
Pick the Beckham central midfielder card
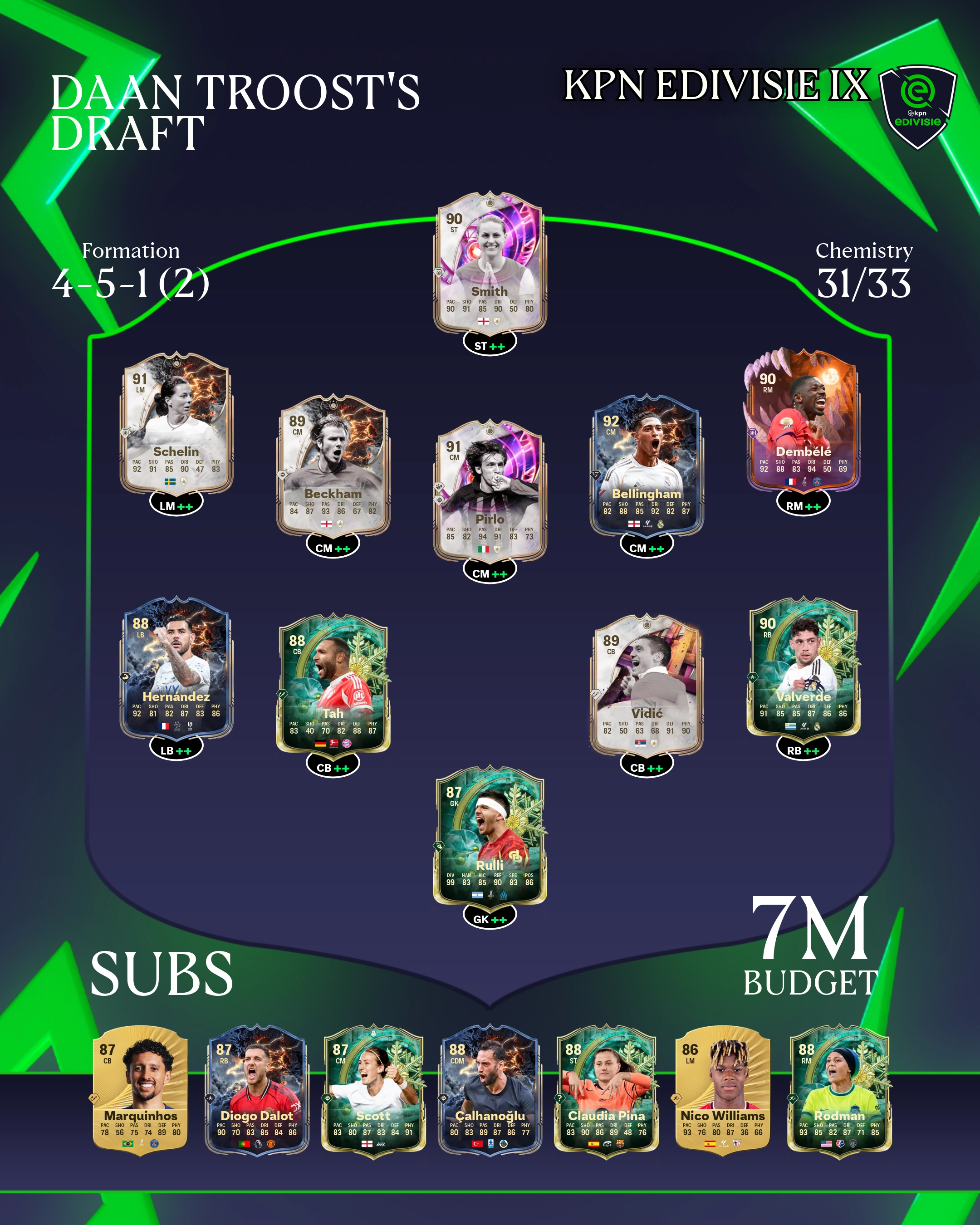[333, 466]
